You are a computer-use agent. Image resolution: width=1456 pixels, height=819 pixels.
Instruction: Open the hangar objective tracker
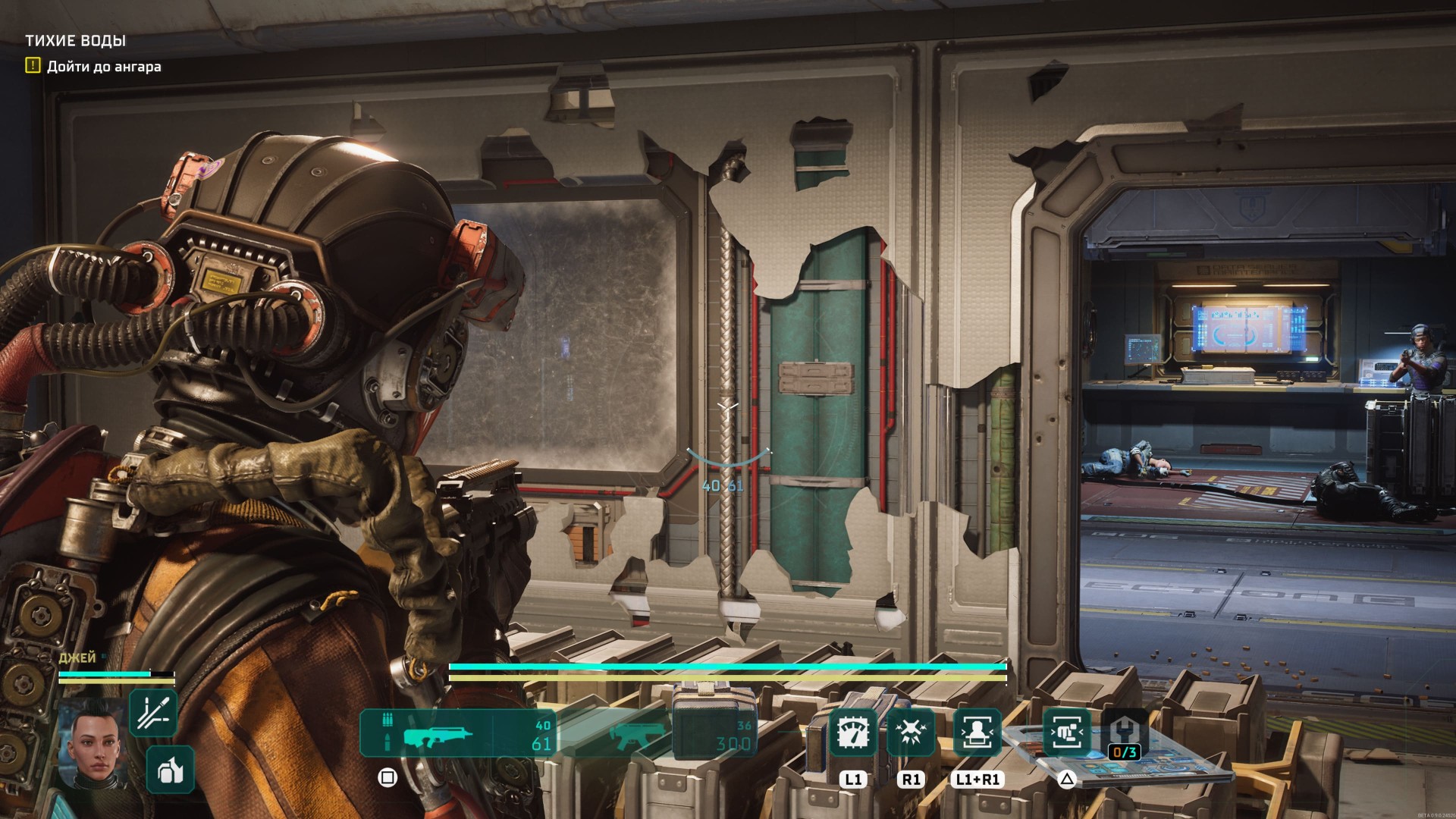pos(94,67)
